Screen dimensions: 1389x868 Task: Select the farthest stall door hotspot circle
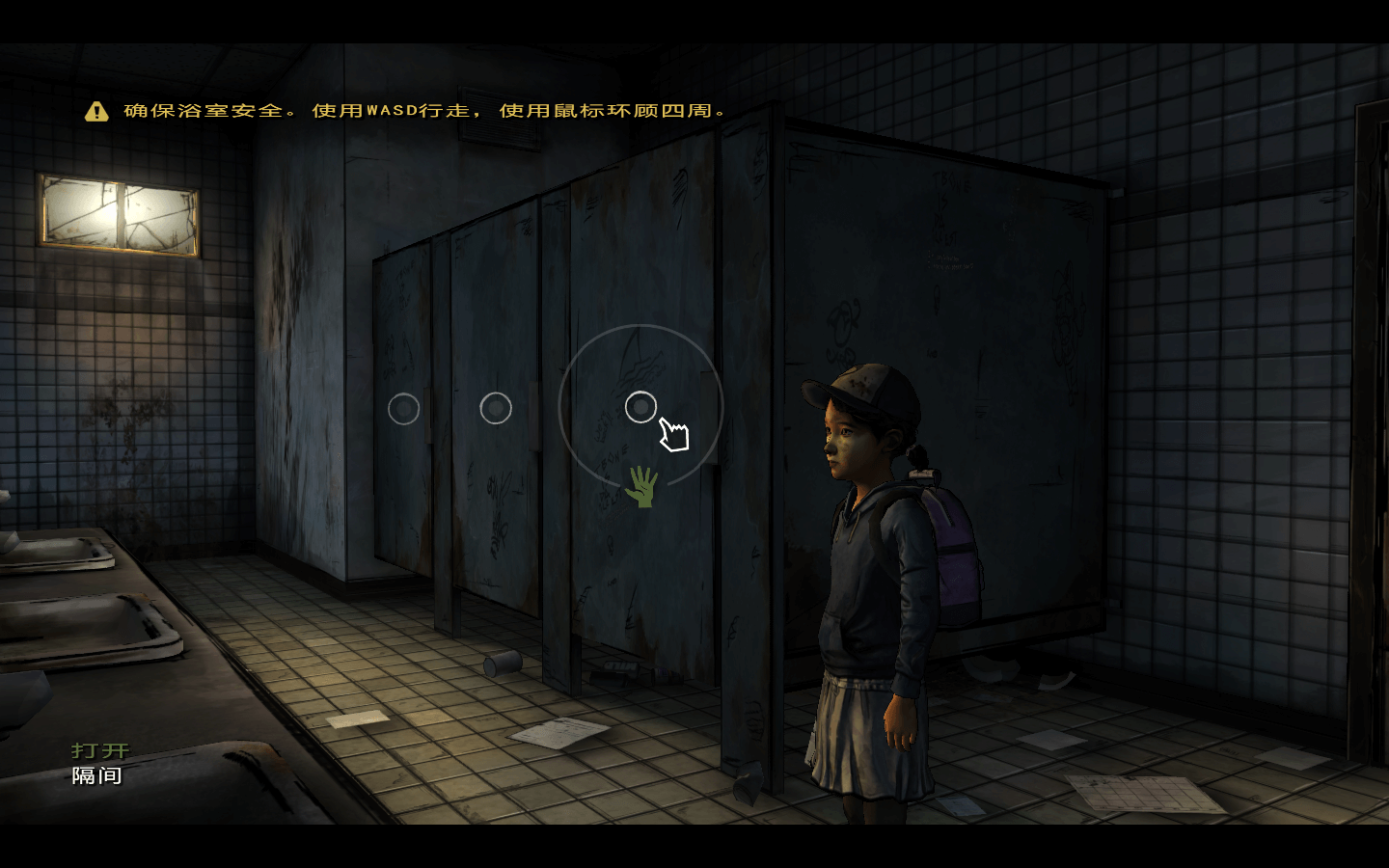tap(403, 409)
